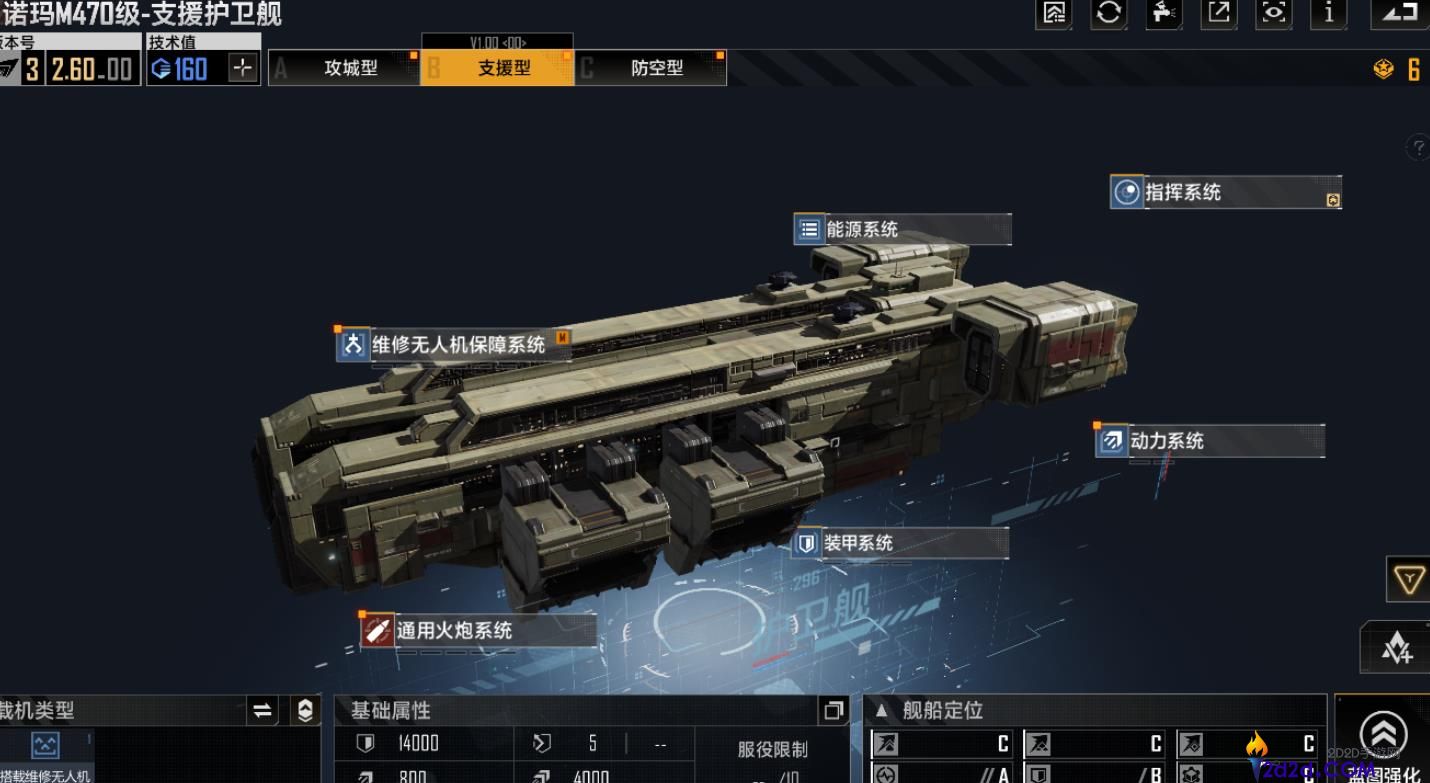
Task: Click the rotate/refresh icon in top toolbar
Action: coord(1108,15)
